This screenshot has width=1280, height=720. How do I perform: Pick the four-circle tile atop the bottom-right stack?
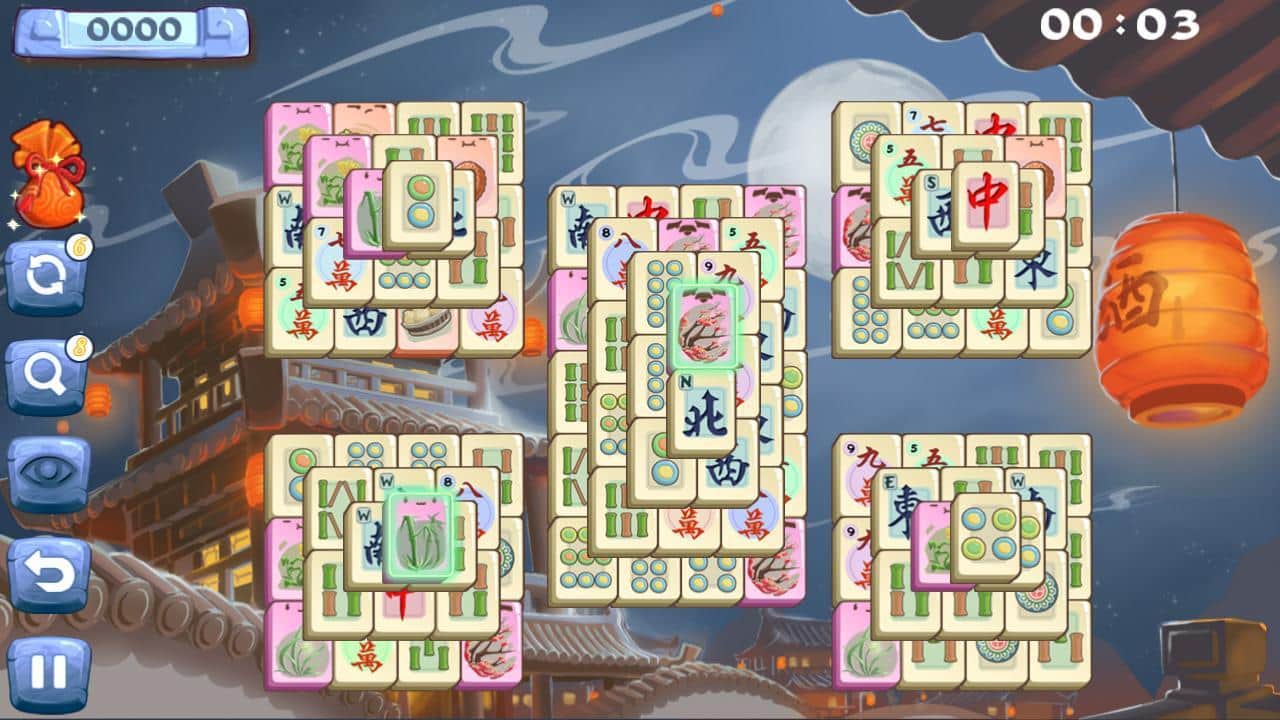pos(986,532)
